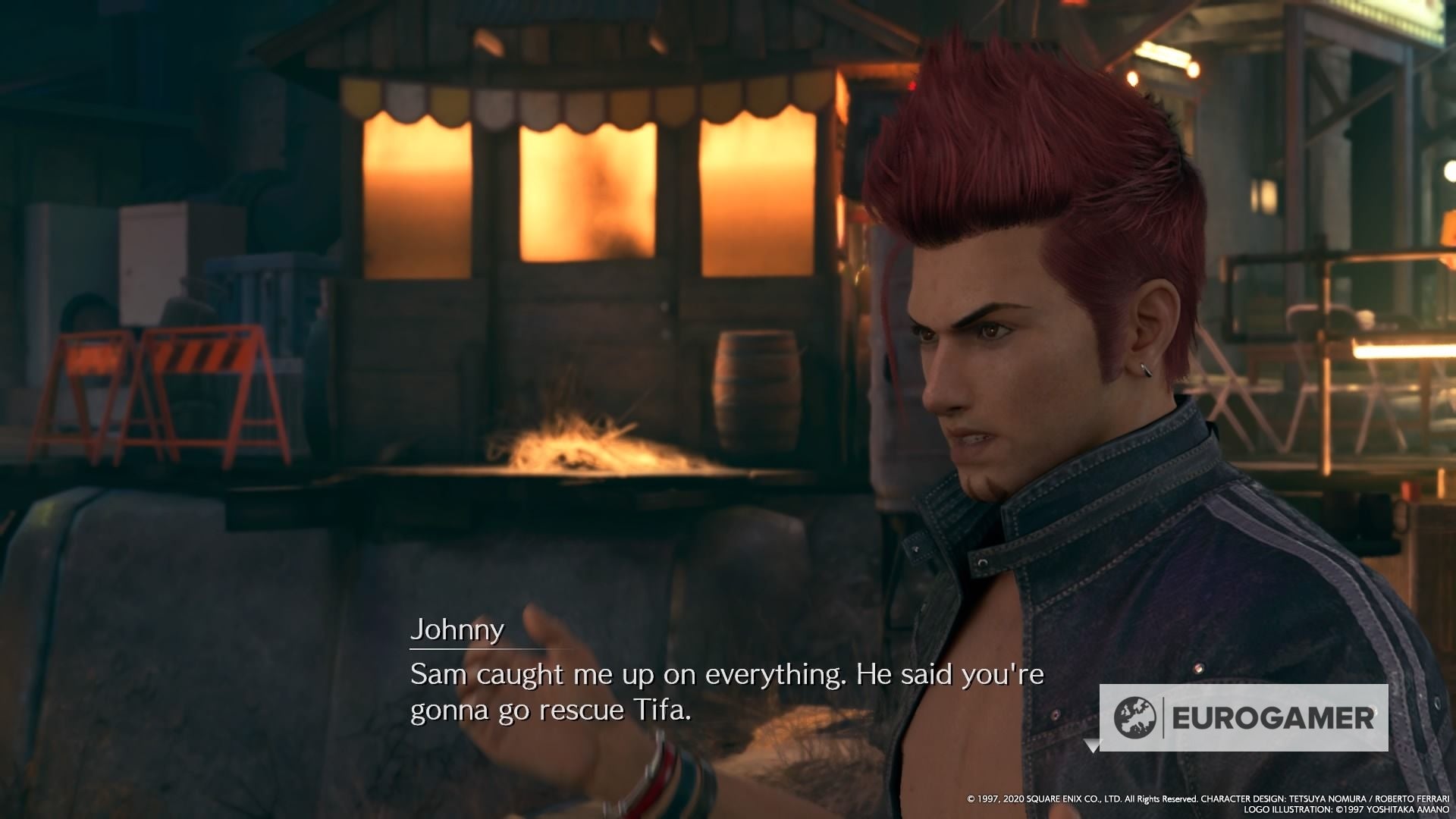Click Johnny's silver hoop earring

[x=1145, y=369]
